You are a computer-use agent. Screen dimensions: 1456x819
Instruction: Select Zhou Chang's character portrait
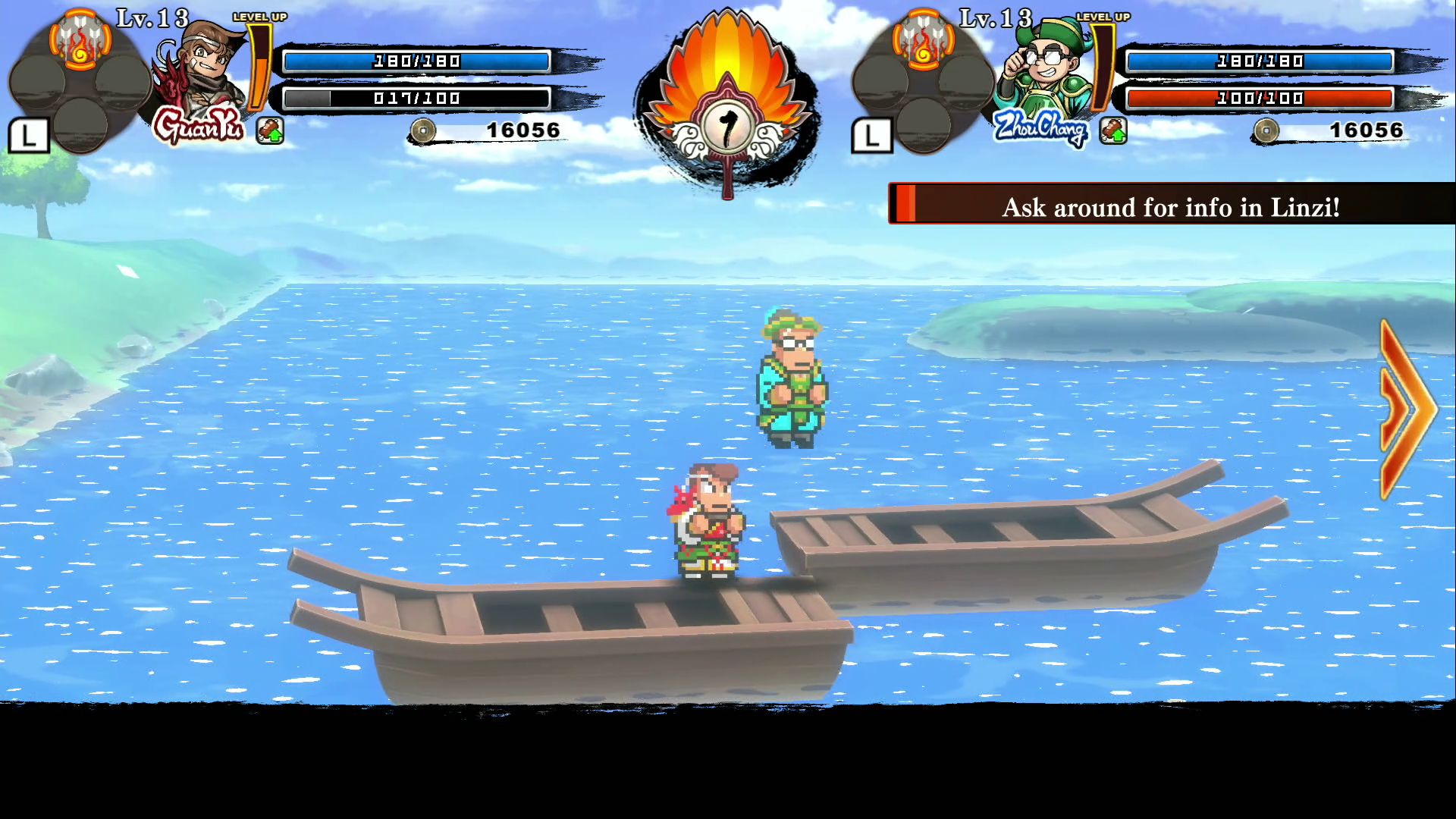1045,70
